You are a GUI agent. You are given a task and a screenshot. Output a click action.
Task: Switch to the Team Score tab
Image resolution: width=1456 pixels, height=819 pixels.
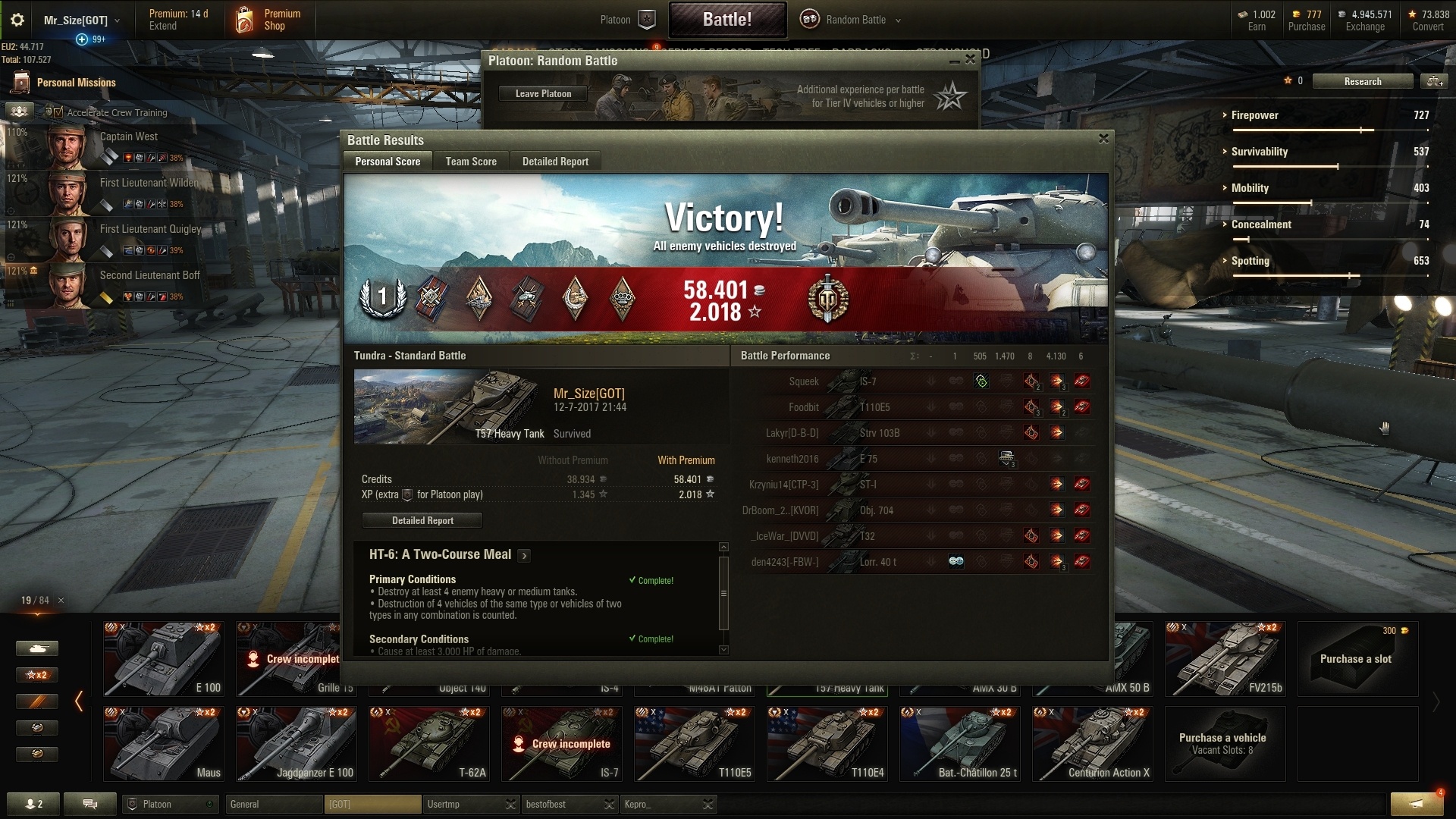point(471,162)
